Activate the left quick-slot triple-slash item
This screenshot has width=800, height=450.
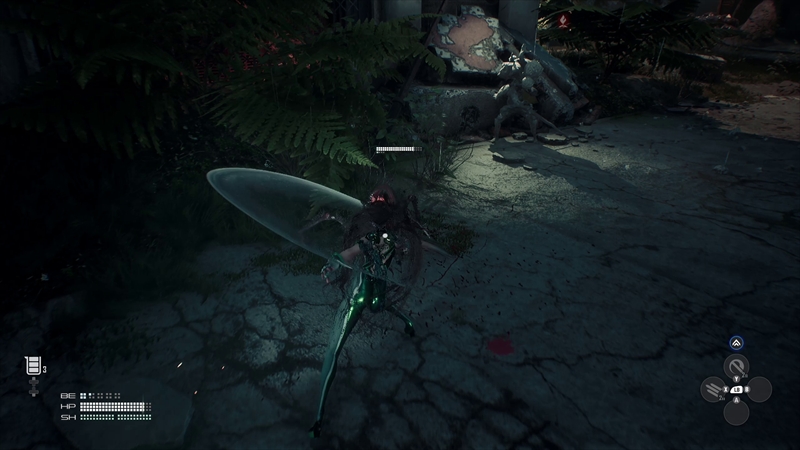click(714, 389)
